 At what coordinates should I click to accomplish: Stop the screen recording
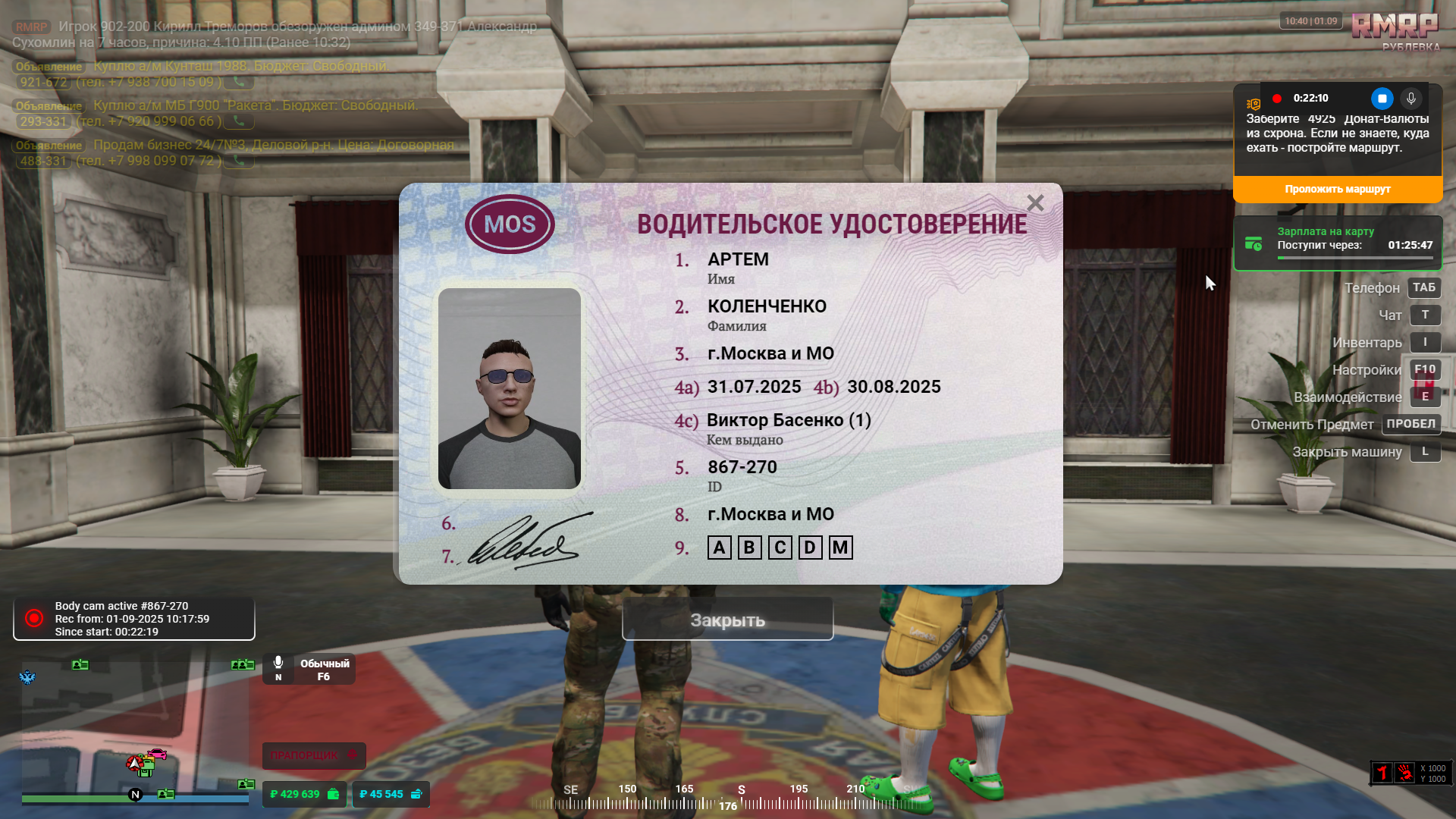(1382, 99)
